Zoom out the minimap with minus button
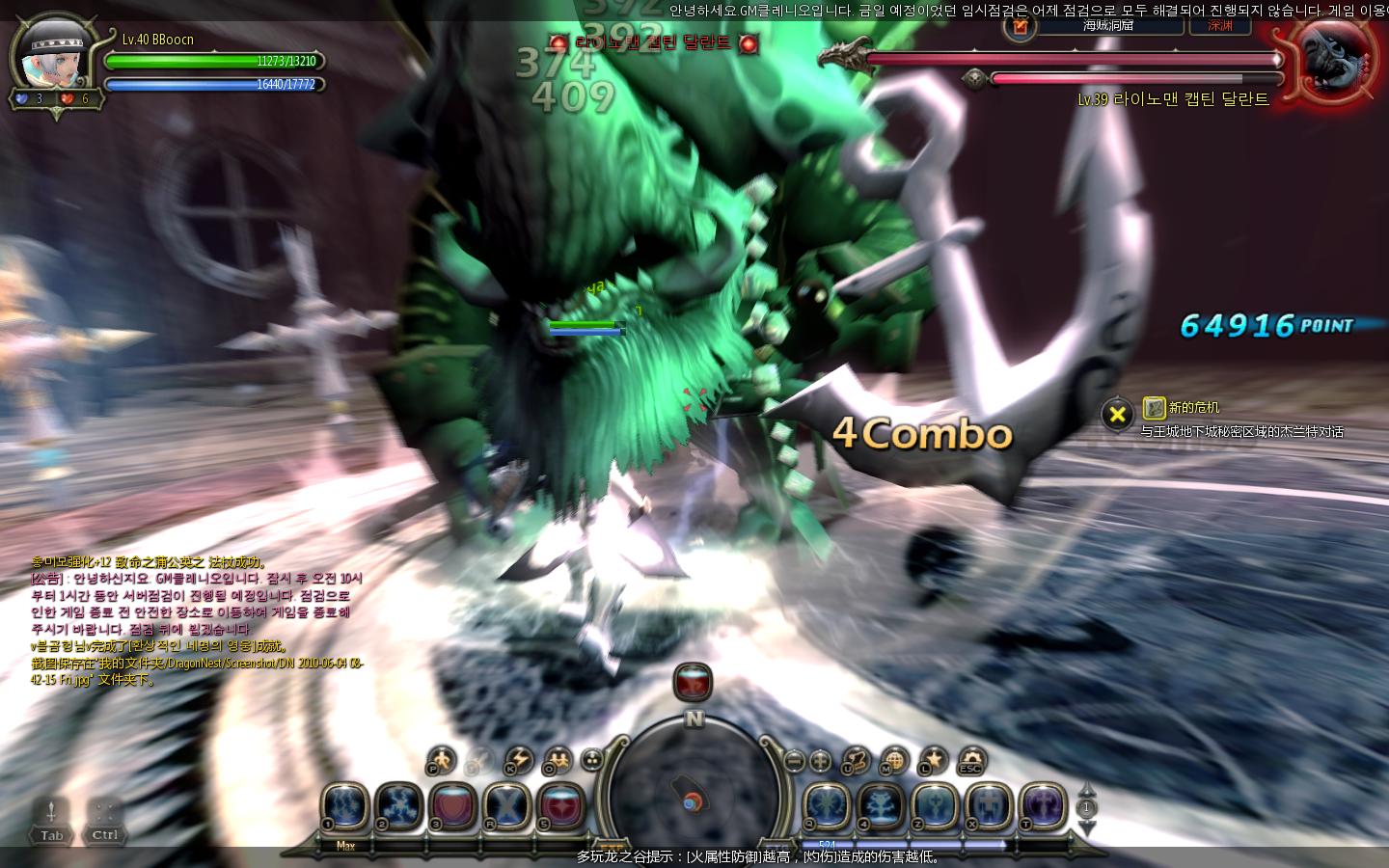1389x868 pixels. (x=793, y=760)
